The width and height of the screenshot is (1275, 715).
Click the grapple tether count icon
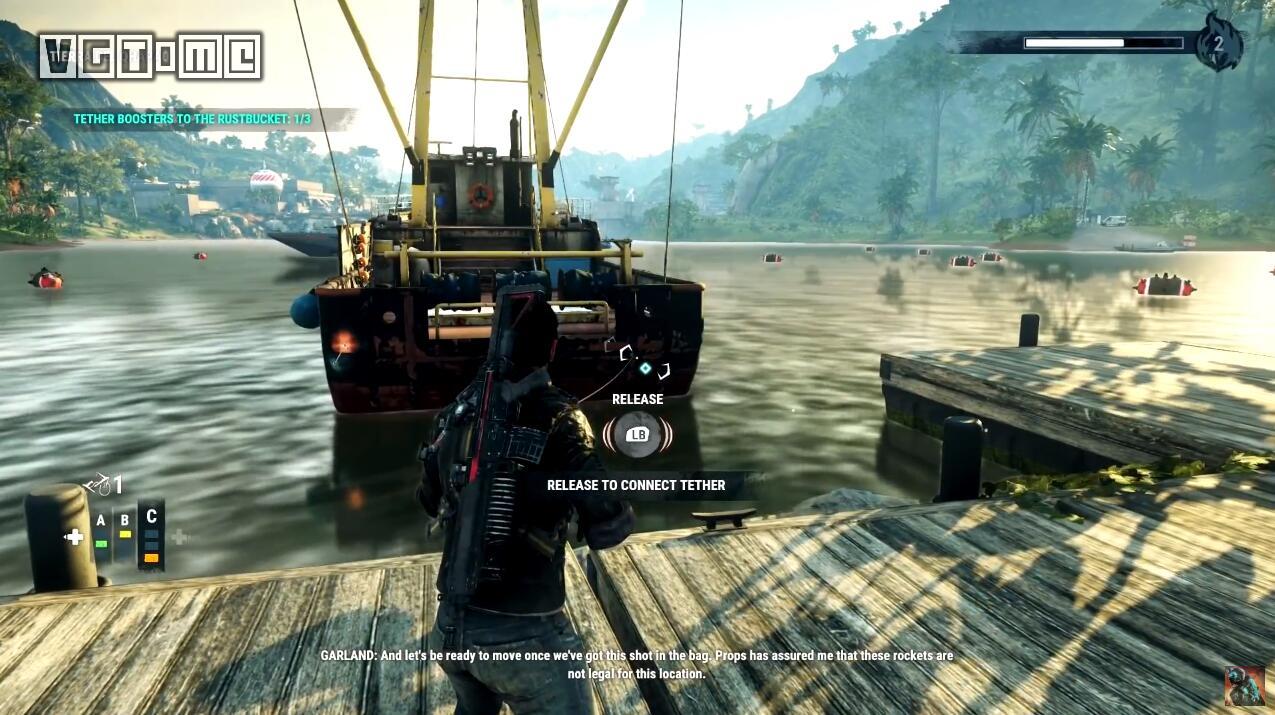click(103, 486)
